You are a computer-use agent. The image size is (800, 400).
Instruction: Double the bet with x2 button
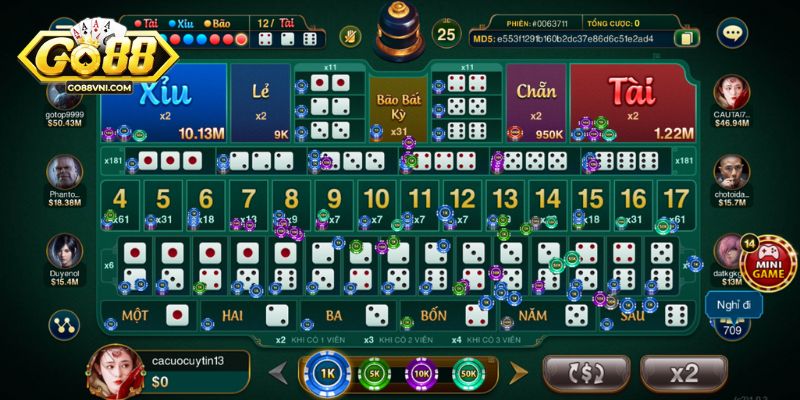683,374
